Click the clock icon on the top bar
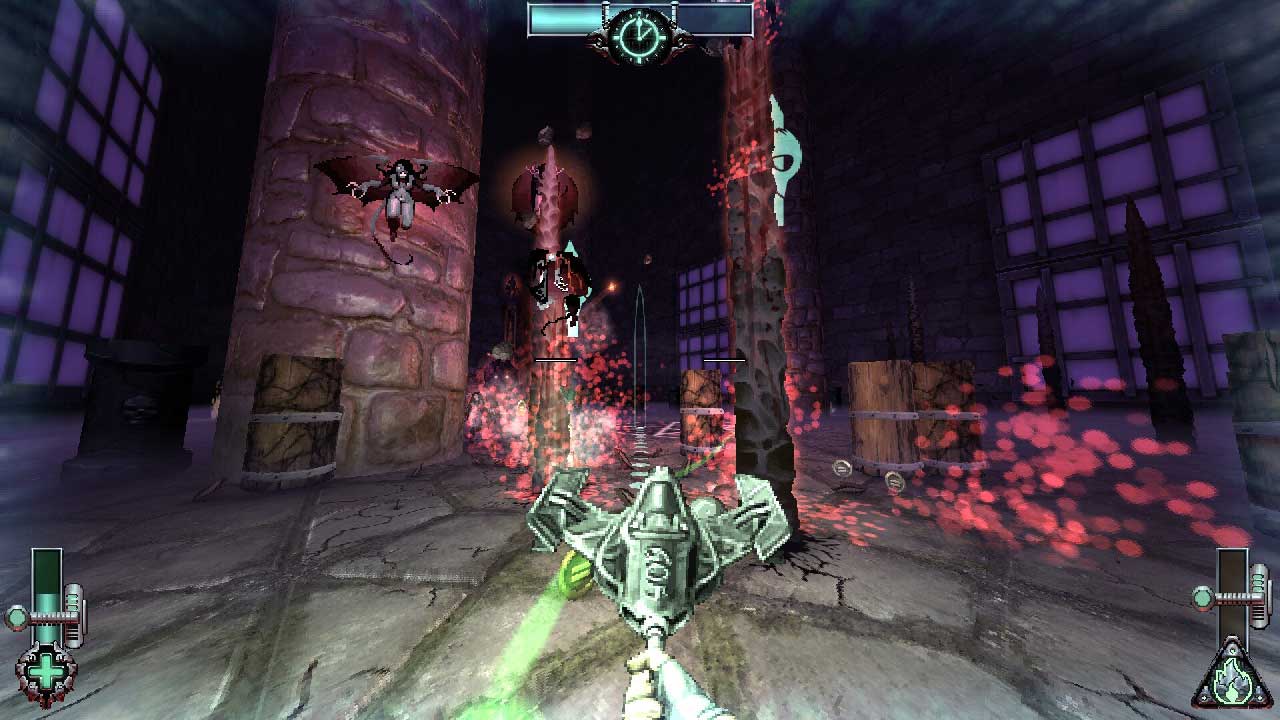Screen dimensions: 1280x720 click(x=639, y=35)
